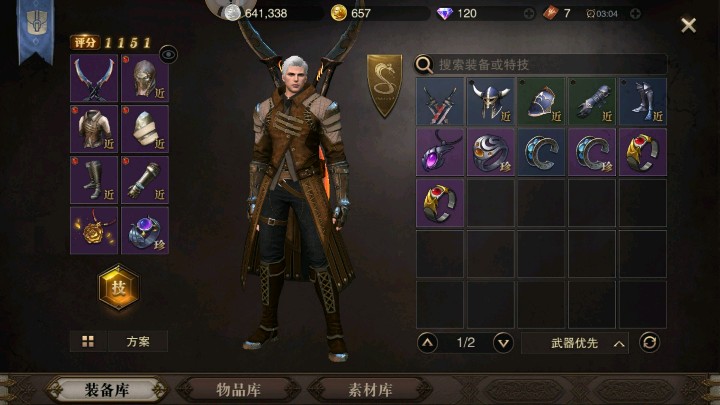Image resolution: width=720 pixels, height=405 pixels.
Task: Pick the crossed swords in inventory
Action: (x=441, y=102)
